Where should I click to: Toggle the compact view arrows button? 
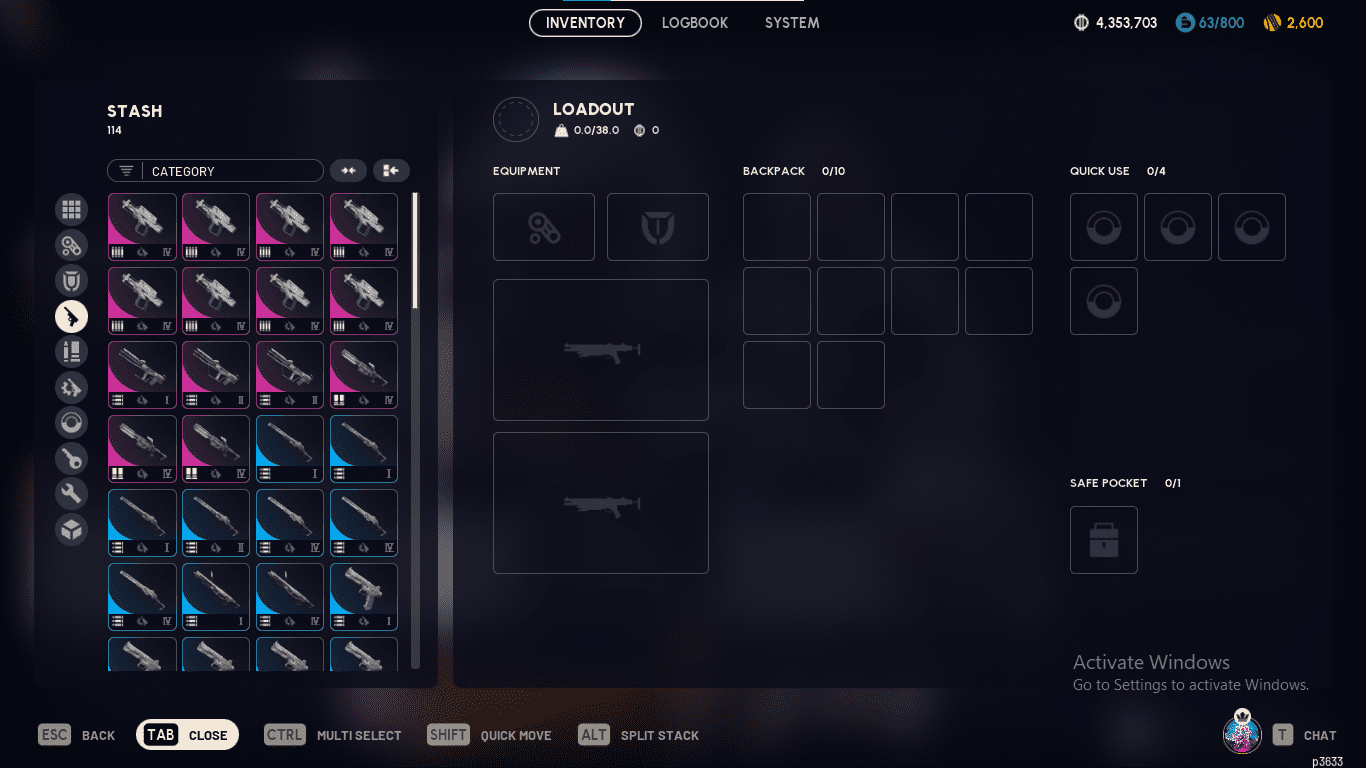click(349, 170)
